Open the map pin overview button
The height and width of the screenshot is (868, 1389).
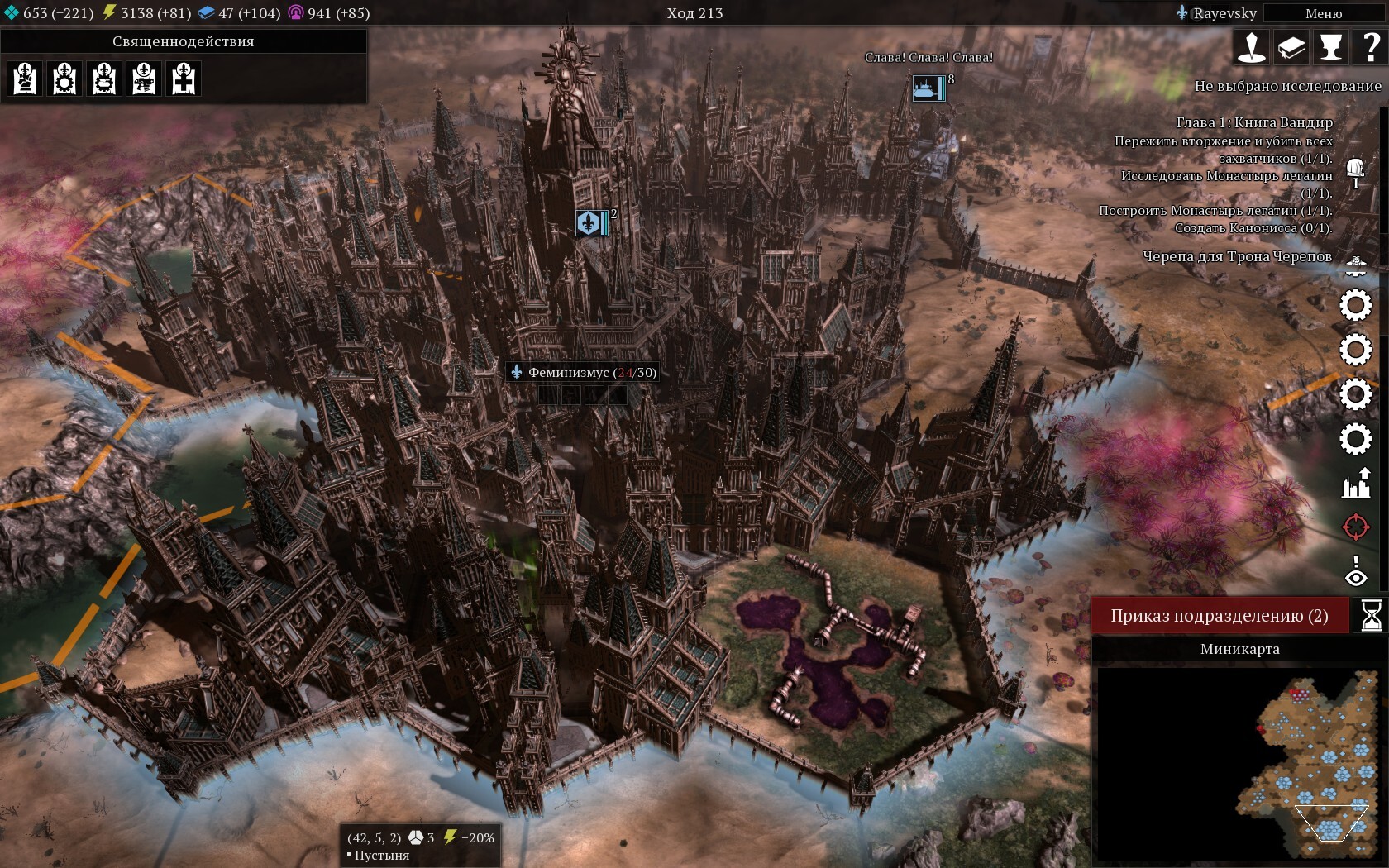click(x=1252, y=47)
